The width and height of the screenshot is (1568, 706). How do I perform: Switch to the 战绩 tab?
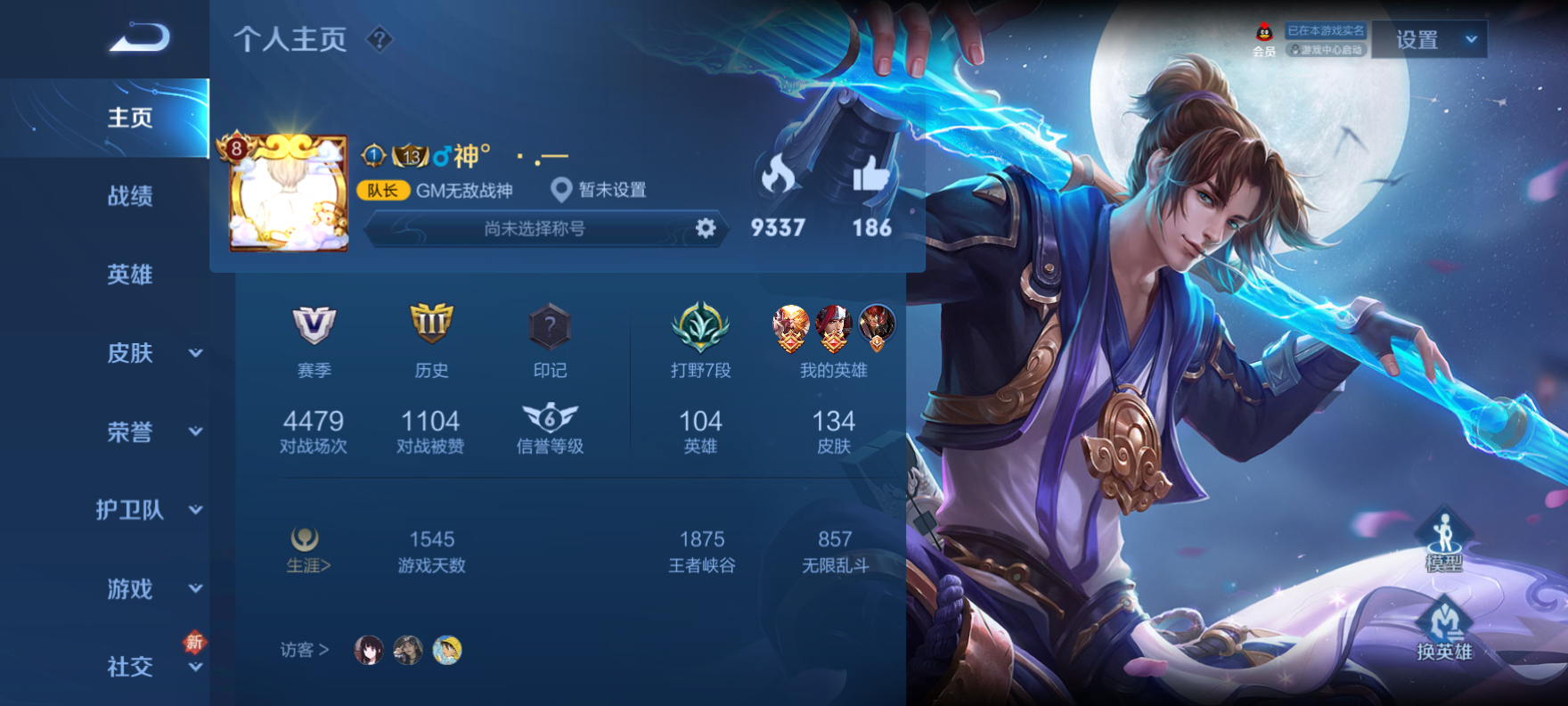coord(130,196)
